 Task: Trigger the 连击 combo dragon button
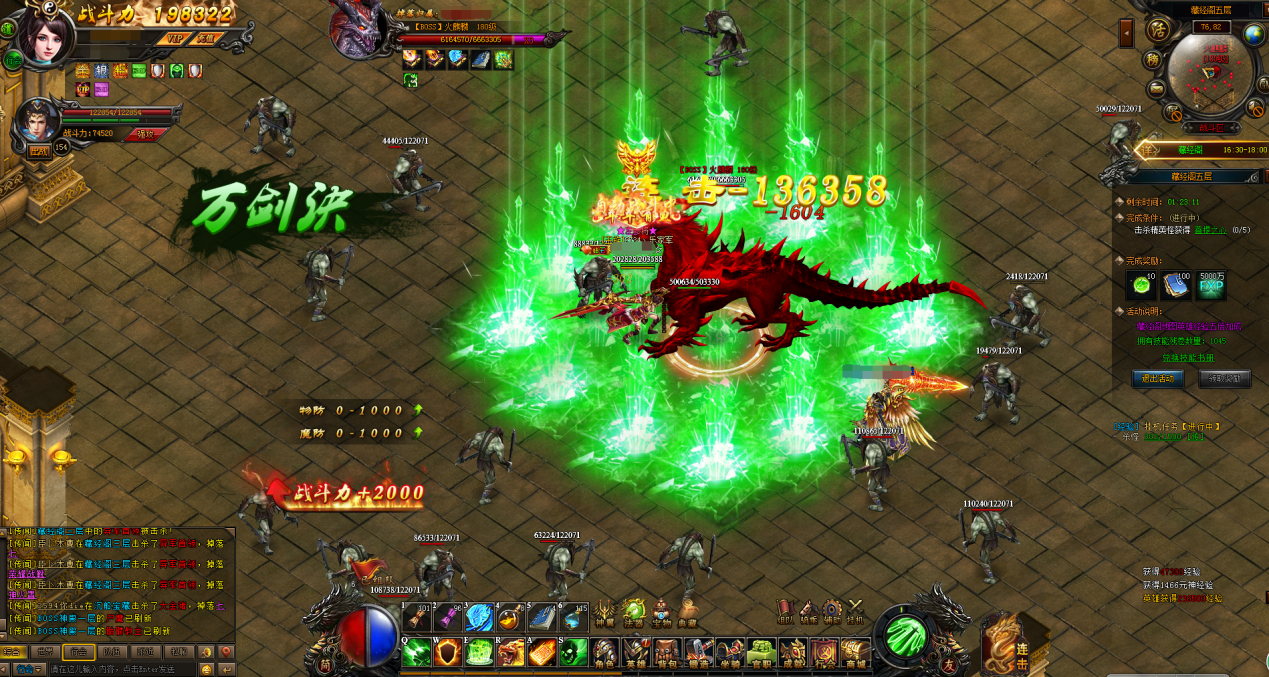point(1011,647)
